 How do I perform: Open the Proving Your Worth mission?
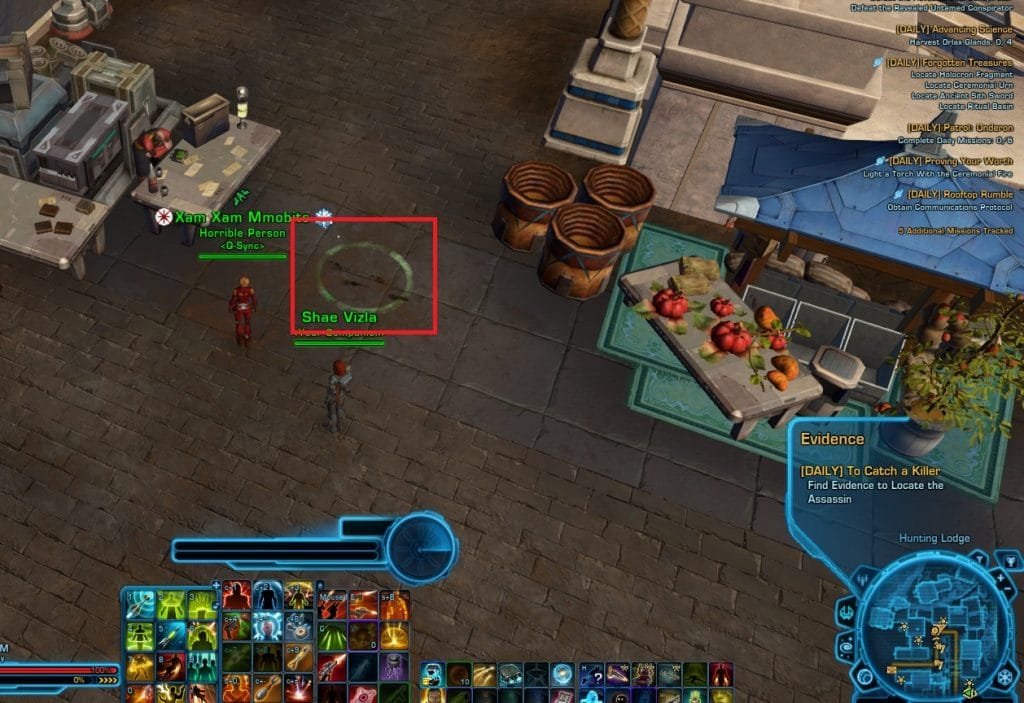[x=950, y=161]
